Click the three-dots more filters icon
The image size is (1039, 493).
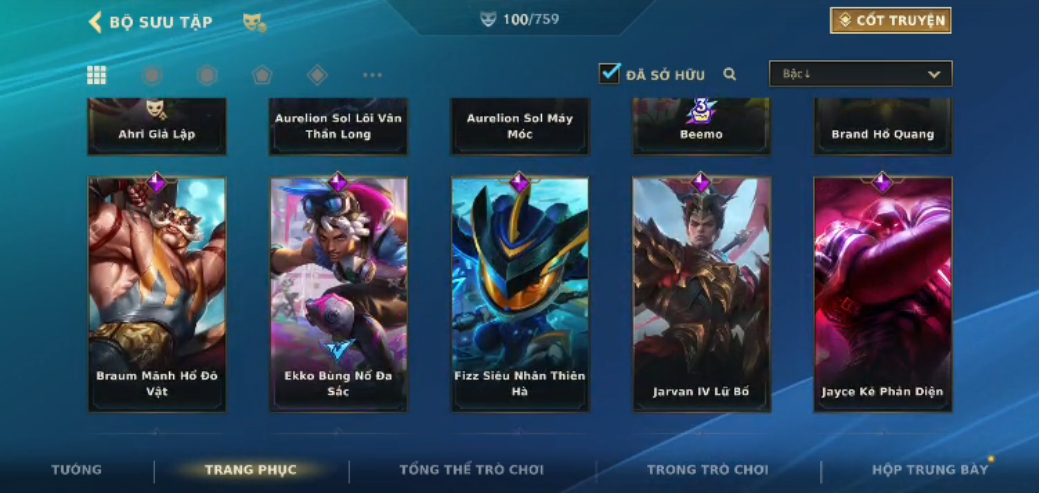(372, 75)
